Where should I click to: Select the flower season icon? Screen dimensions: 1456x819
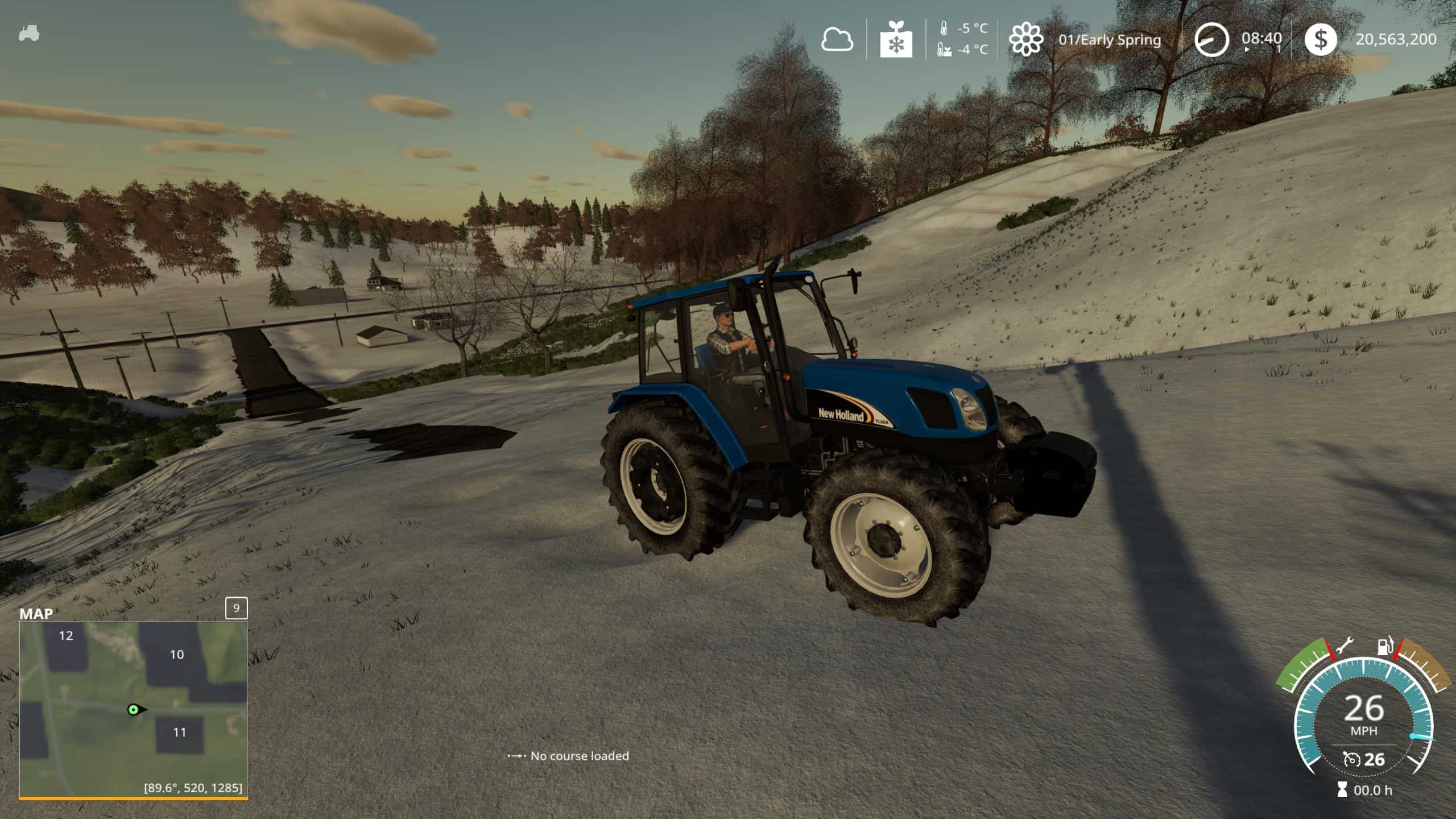pyautogui.click(x=1026, y=40)
